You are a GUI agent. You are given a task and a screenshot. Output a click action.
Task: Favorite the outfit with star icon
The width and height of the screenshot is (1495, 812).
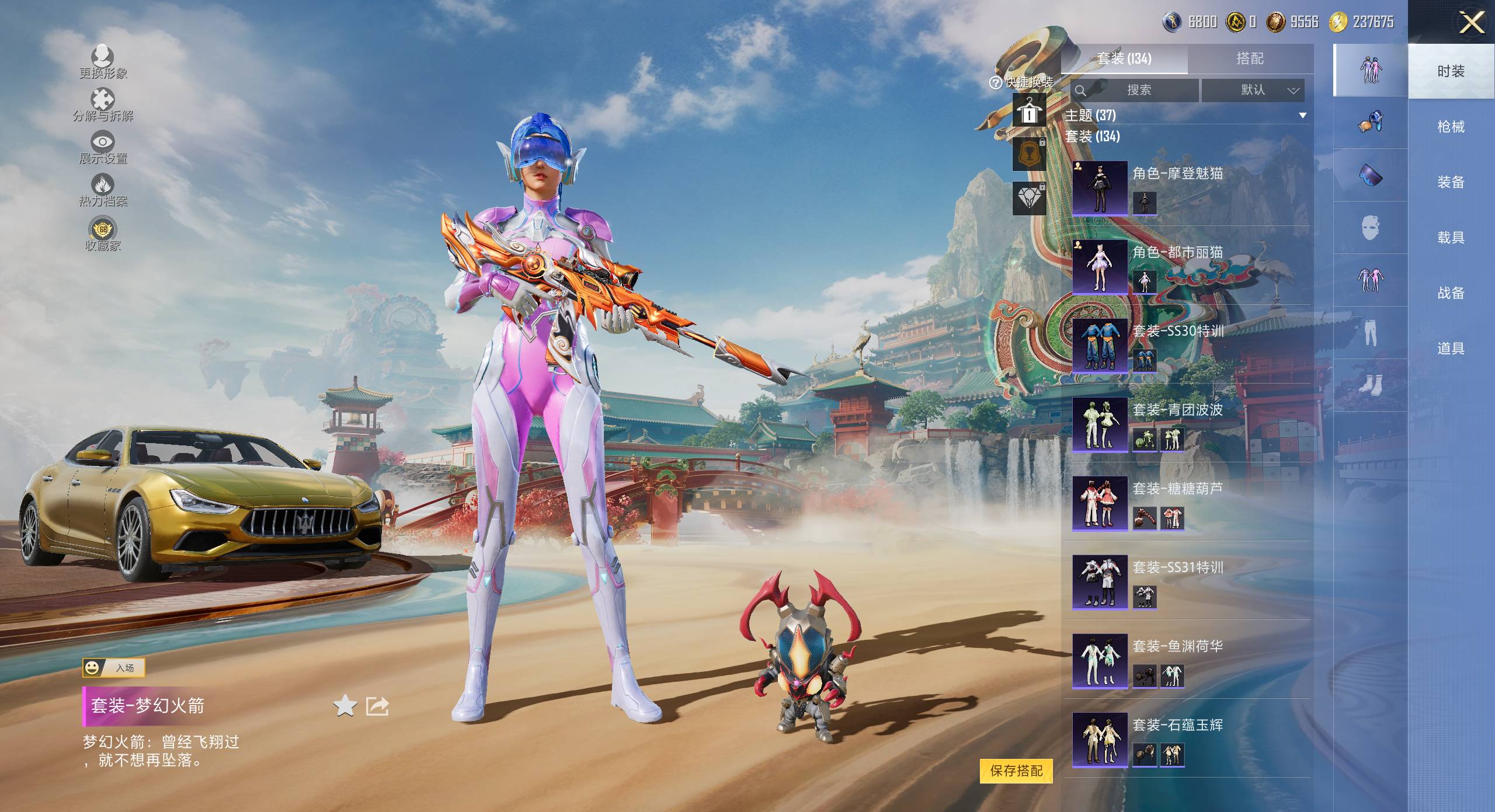345,706
